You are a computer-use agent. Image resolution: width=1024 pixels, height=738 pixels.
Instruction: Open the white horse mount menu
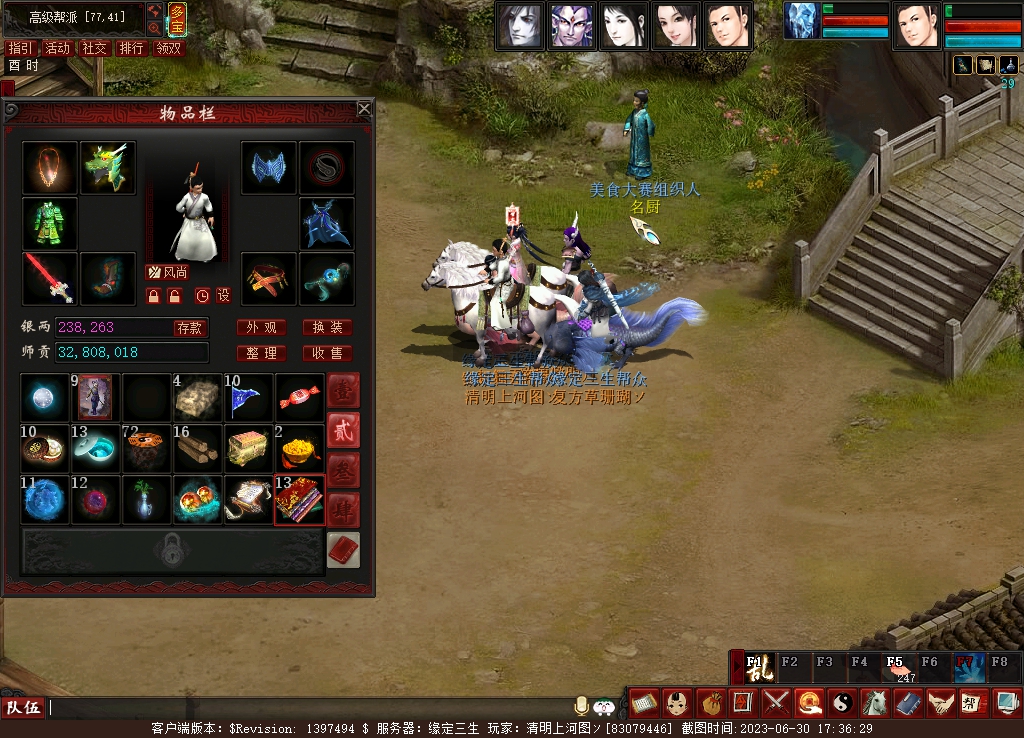coord(874,703)
